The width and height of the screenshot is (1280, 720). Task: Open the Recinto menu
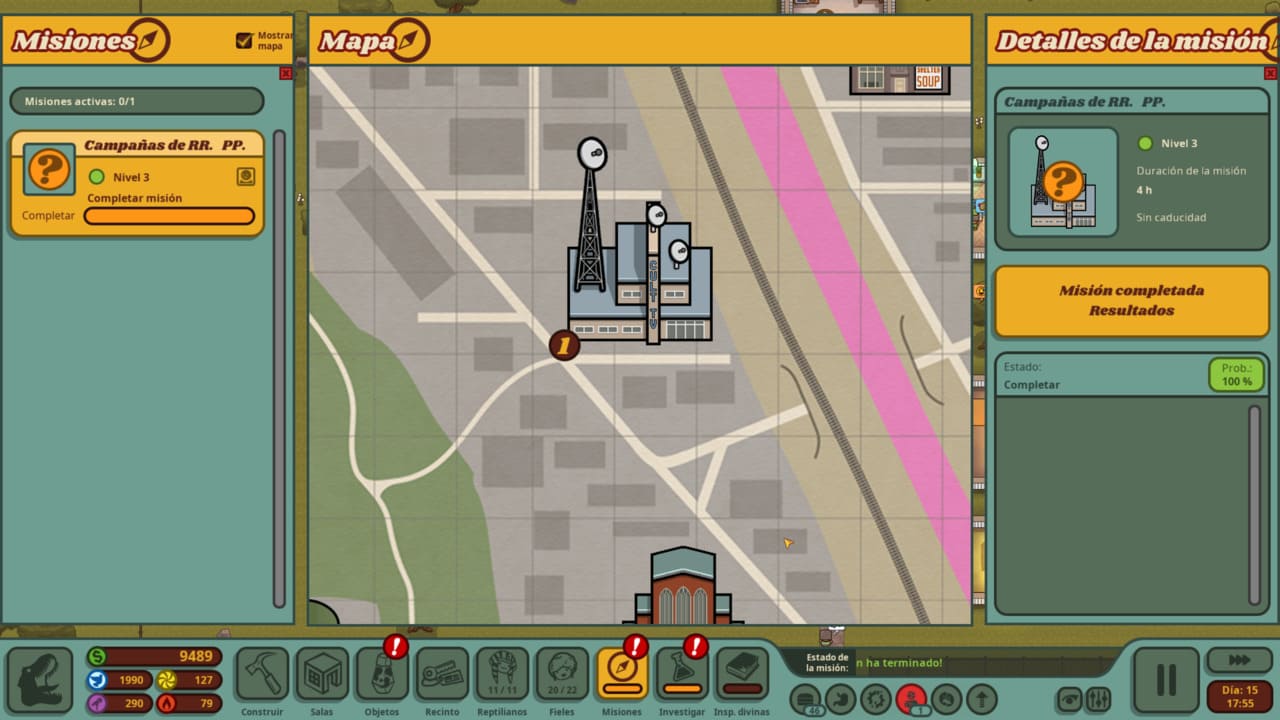442,674
